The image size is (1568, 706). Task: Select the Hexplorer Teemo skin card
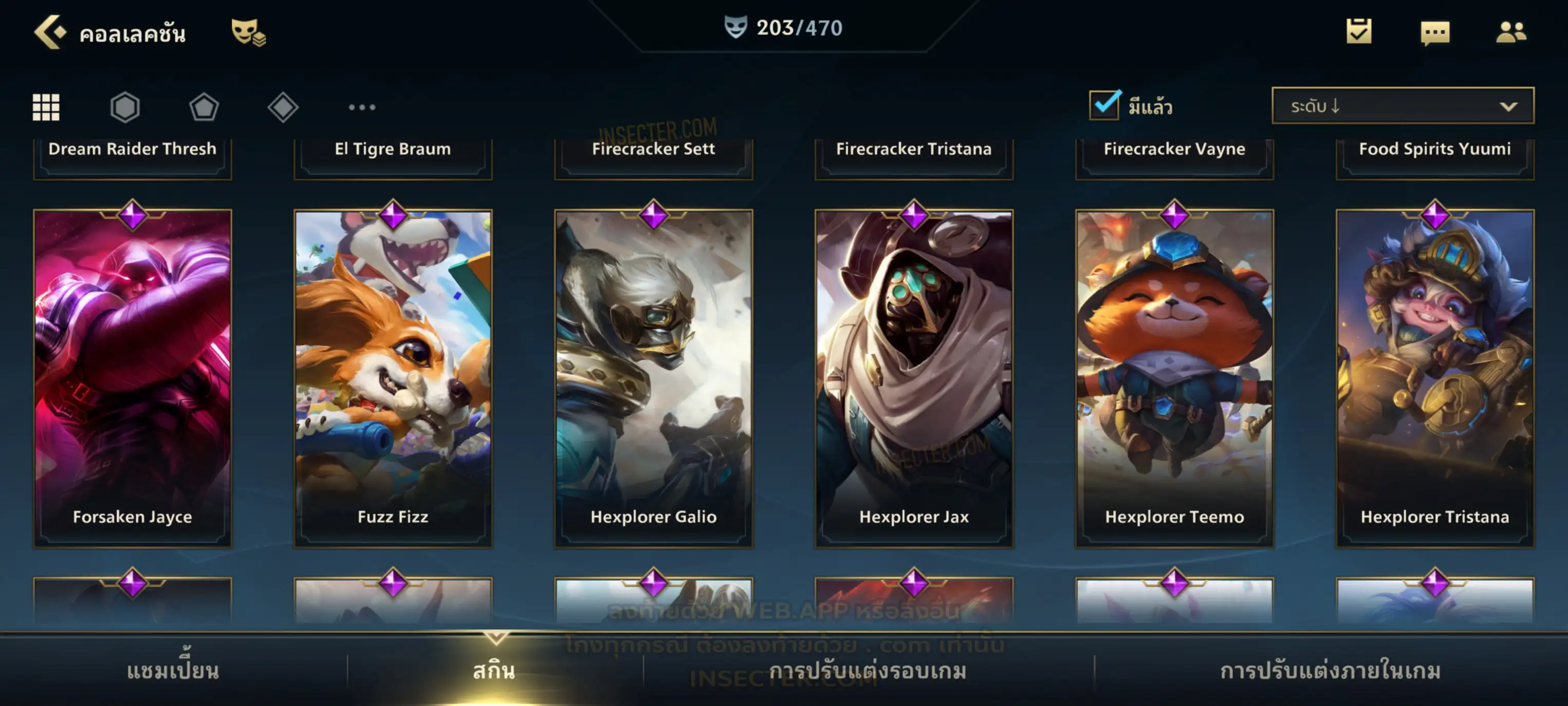1175,377
